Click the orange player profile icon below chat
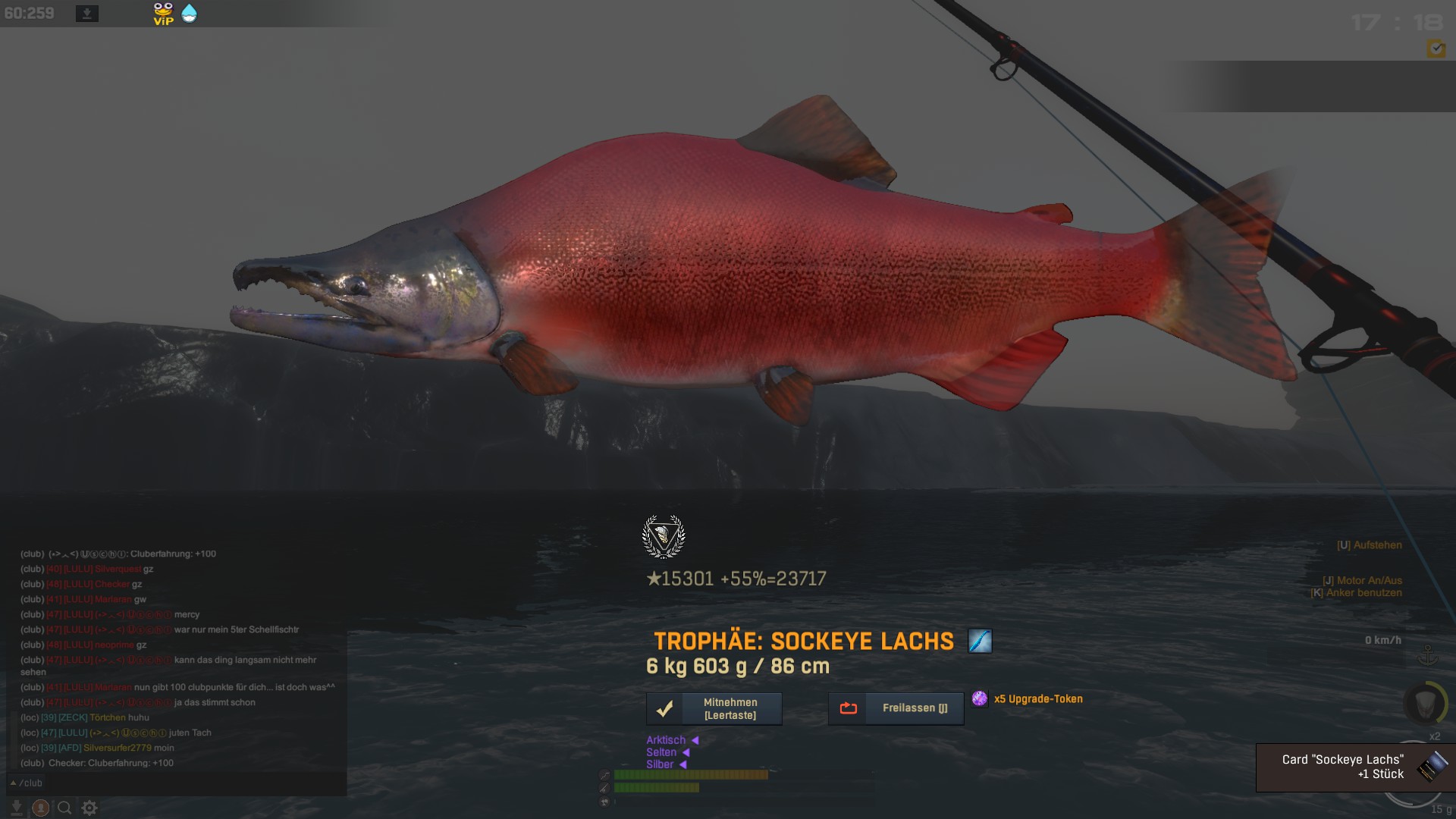Viewport: 1456px width, 819px height. coord(41,808)
